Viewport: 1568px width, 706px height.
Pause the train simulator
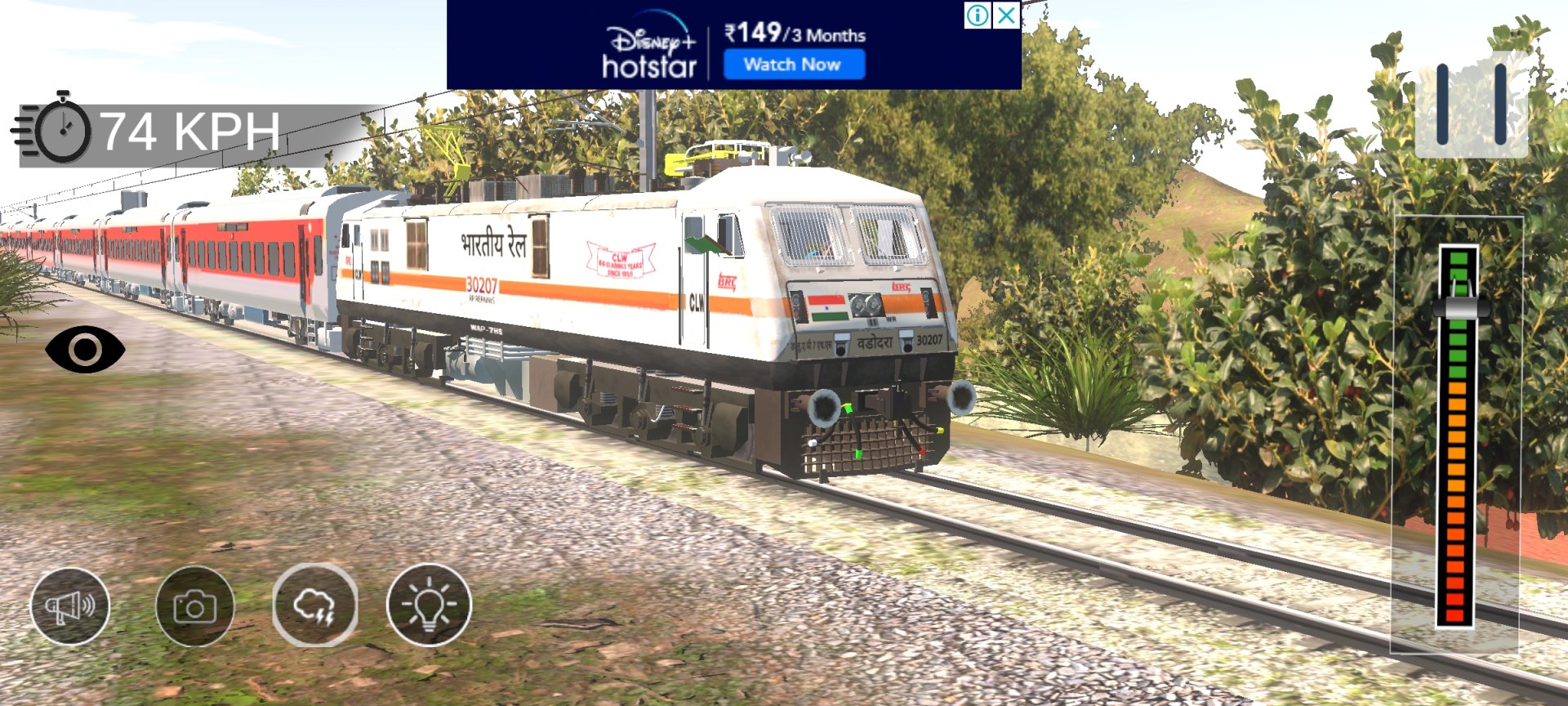pos(1471,105)
